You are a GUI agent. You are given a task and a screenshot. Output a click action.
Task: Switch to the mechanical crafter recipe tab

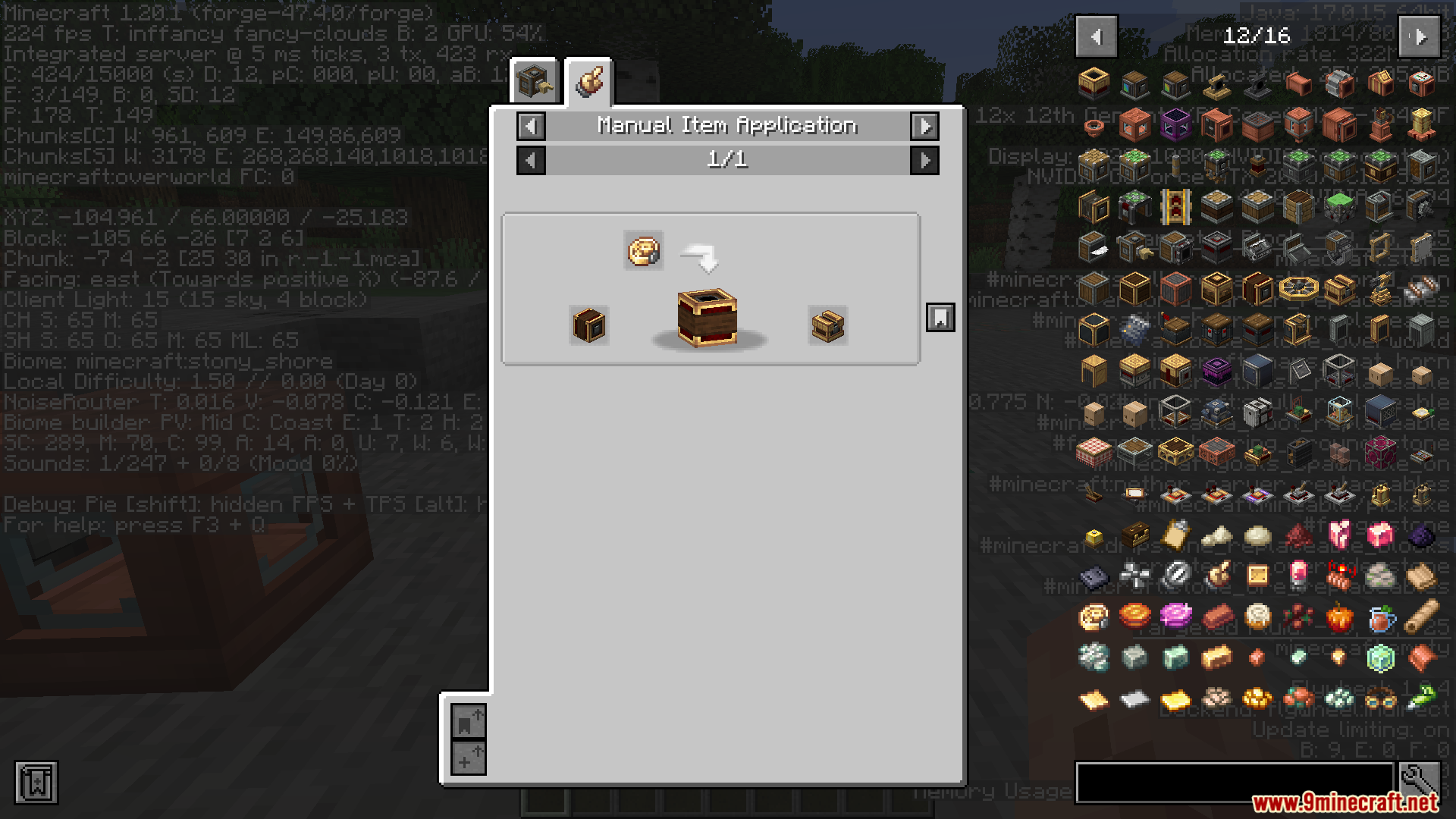[x=535, y=81]
